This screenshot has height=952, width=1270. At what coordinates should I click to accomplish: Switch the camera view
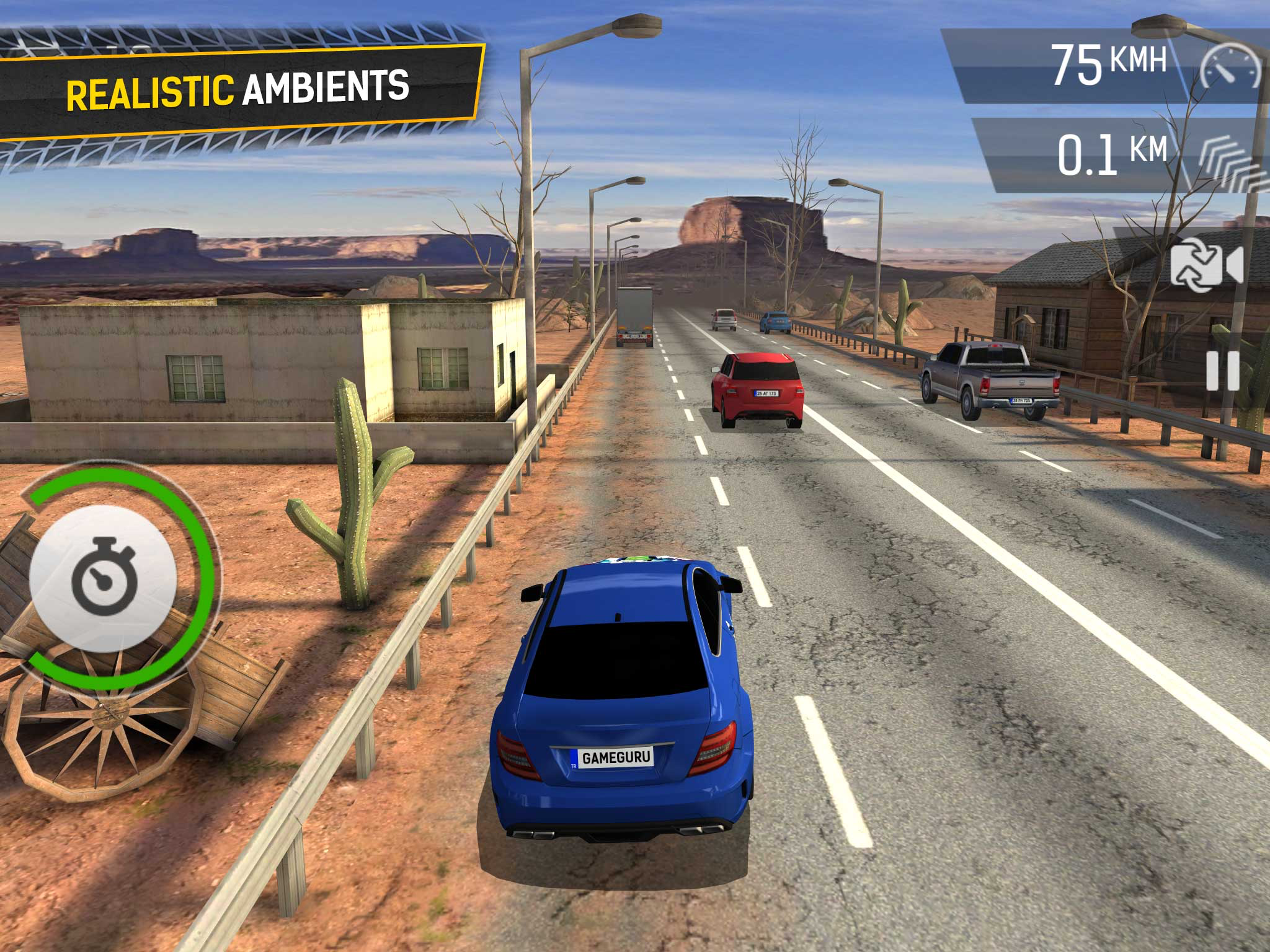click(x=1207, y=265)
